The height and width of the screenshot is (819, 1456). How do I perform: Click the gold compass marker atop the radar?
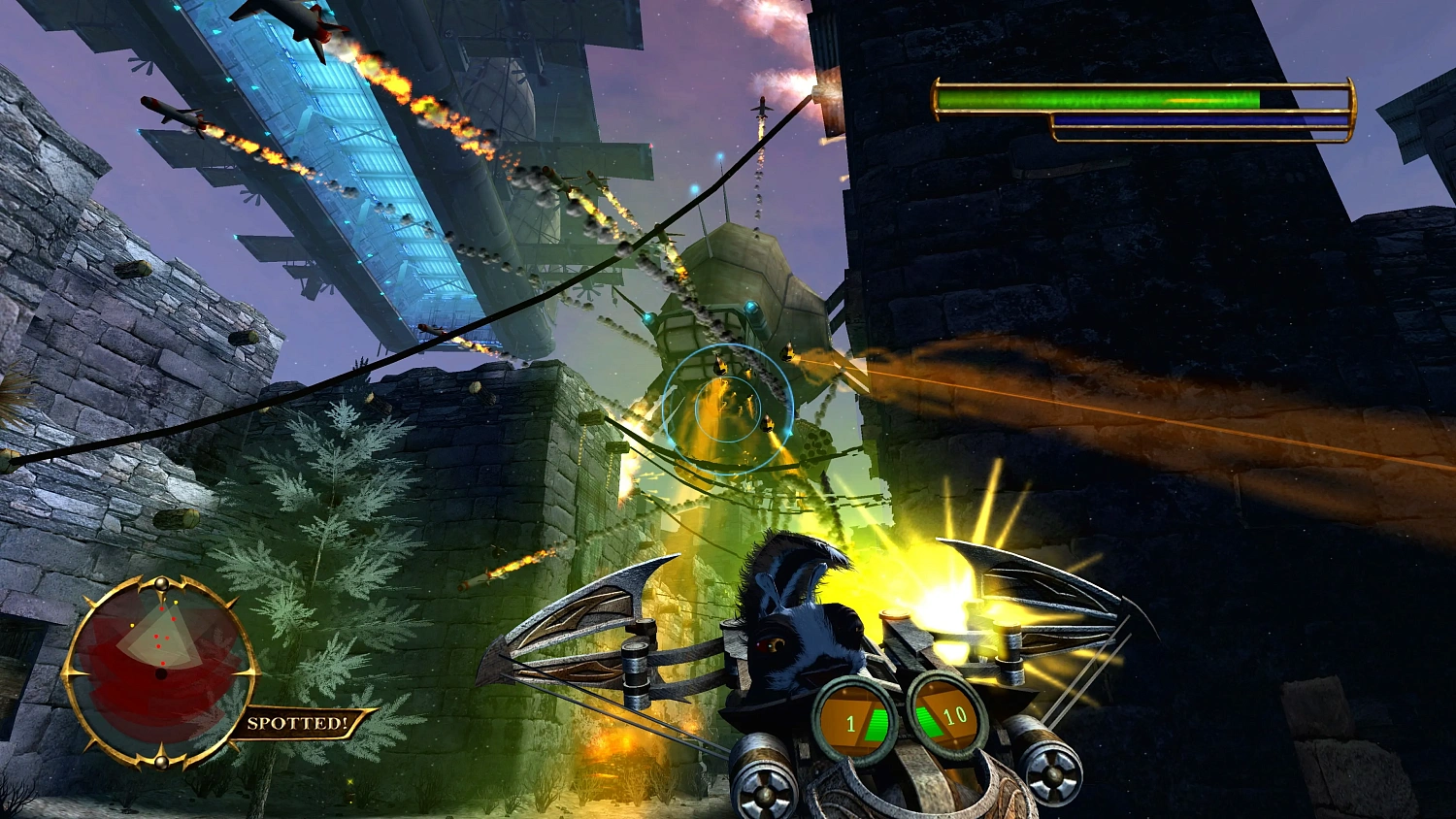coord(162,583)
